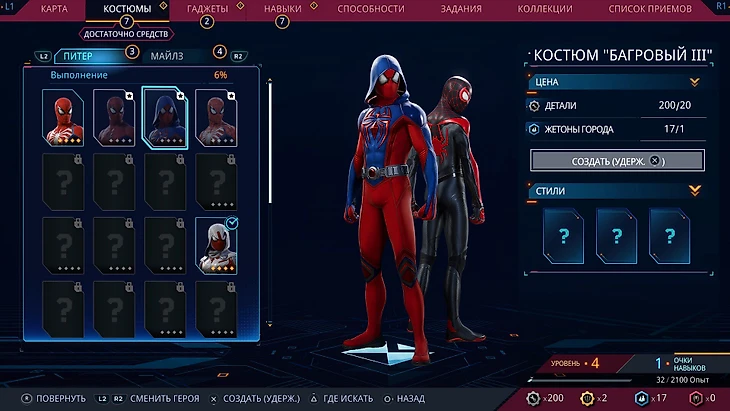
Task: Switch to Список приемов tab
Action: [x=648, y=9]
